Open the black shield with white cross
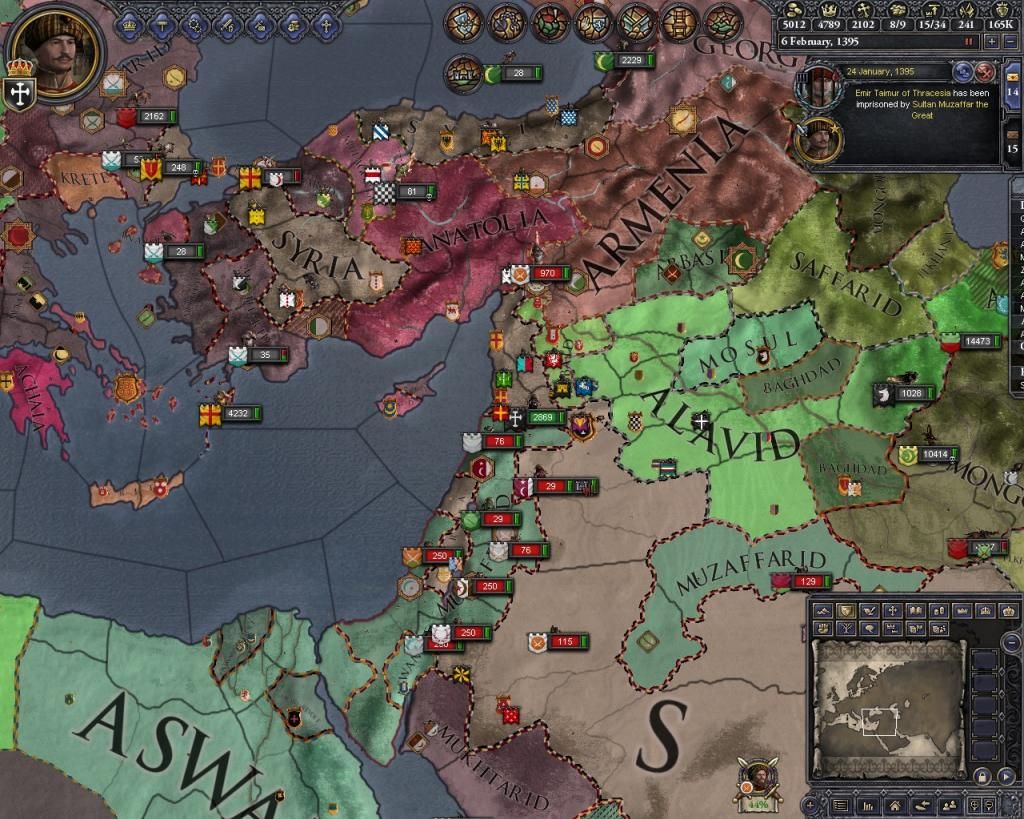 (x=19, y=92)
